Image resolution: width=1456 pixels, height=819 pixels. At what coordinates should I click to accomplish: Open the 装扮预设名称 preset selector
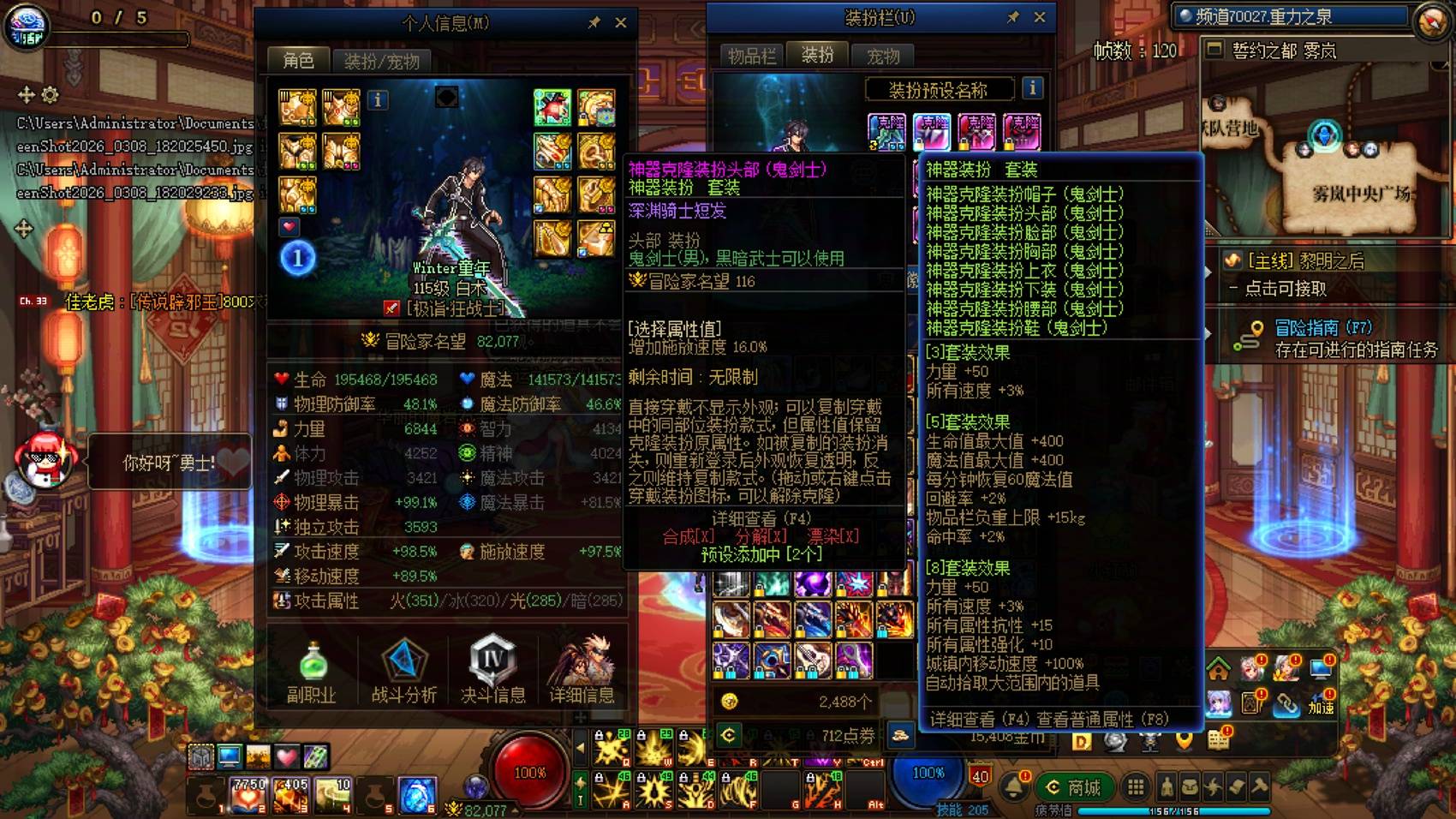pyautogui.click(x=940, y=88)
